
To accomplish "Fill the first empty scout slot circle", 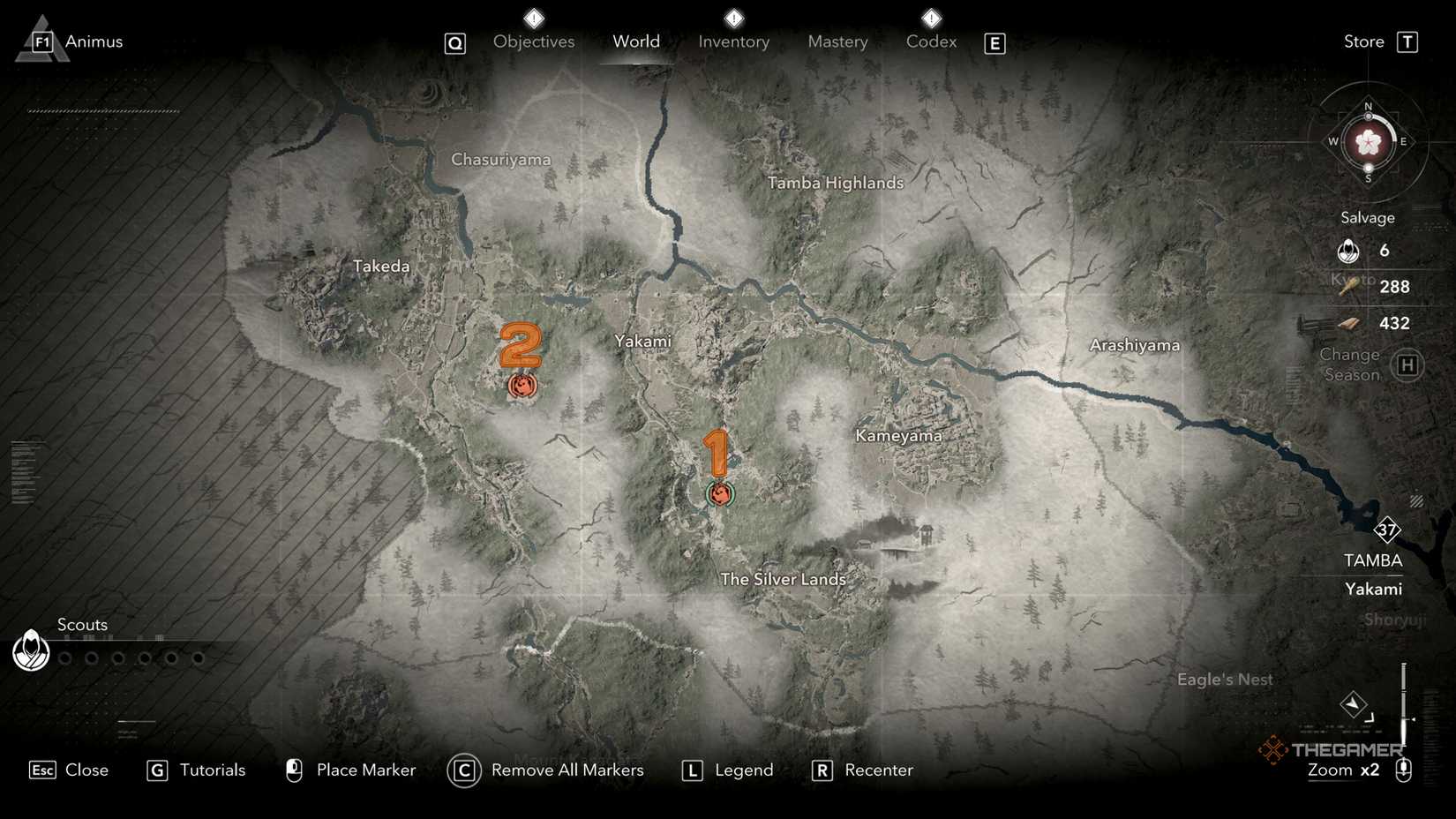I will click(x=64, y=658).
